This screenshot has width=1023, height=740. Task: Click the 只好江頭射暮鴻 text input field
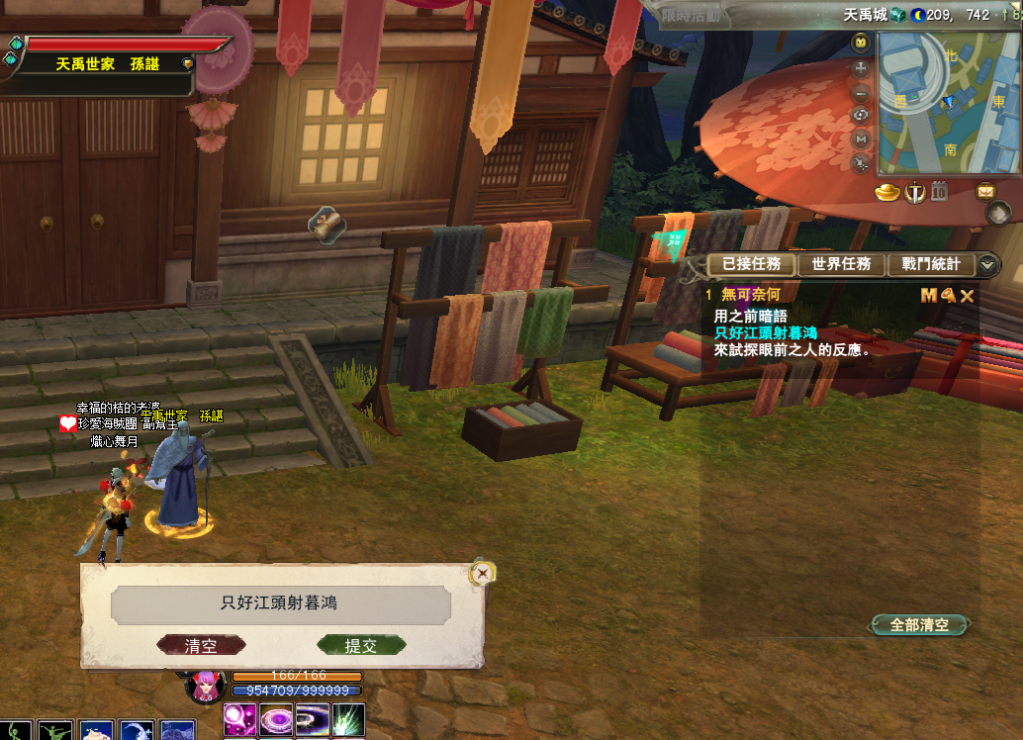coord(280,604)
